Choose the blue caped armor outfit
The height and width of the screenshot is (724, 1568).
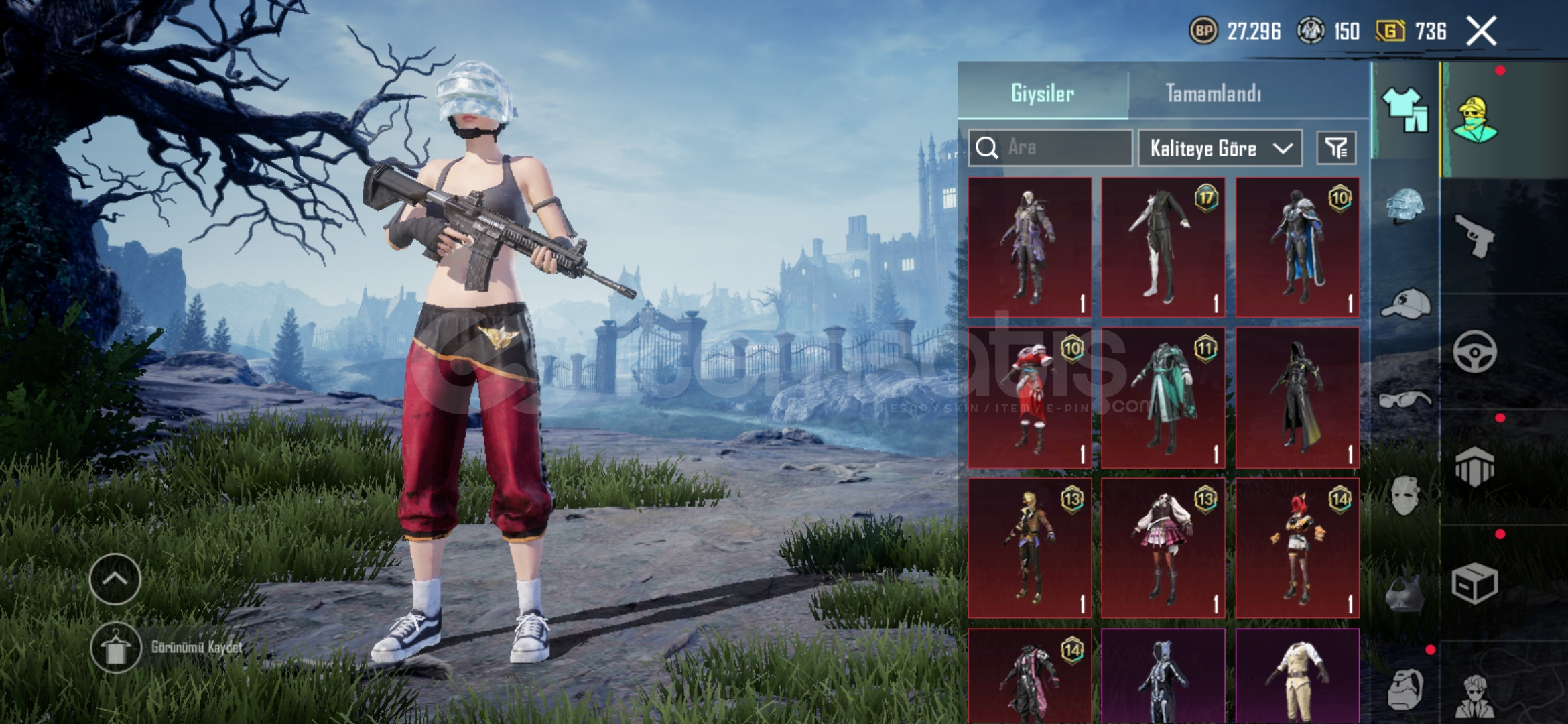pos(1297,247)
